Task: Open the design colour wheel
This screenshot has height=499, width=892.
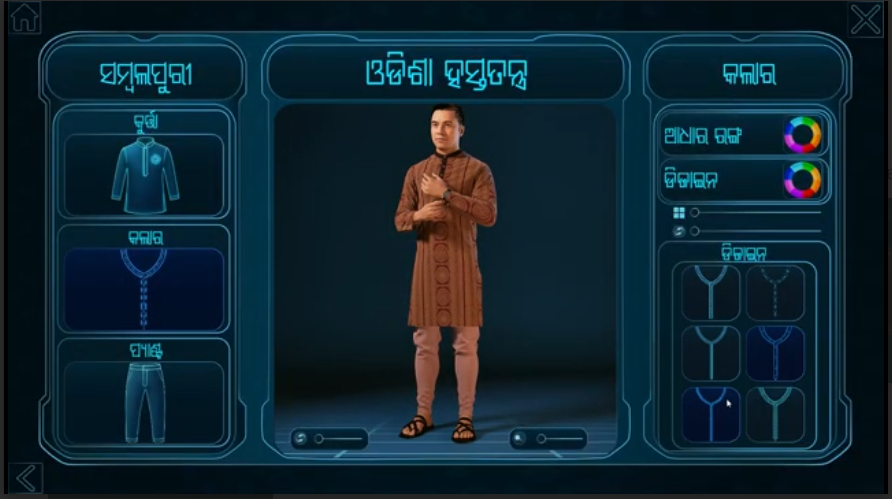Action: [802, 180]
